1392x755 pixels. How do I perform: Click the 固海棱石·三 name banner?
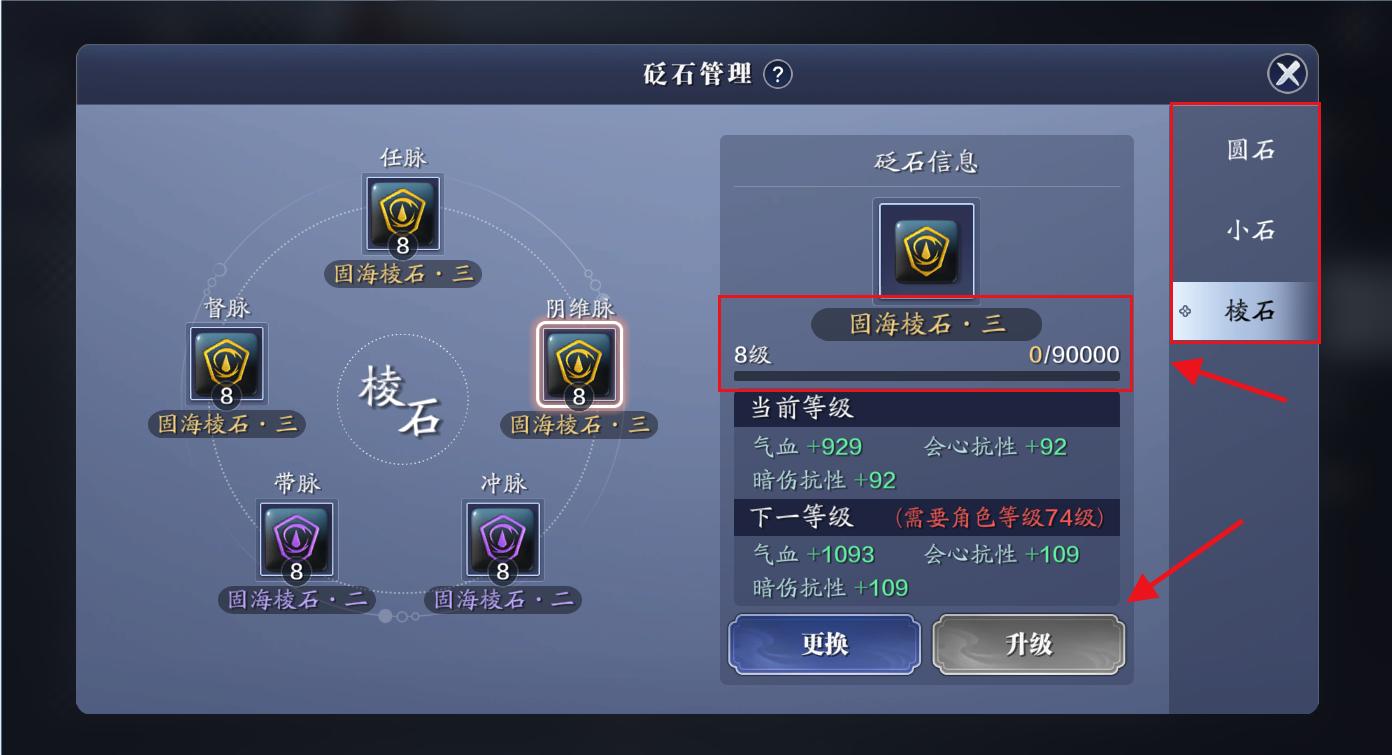(x=925, y=324)
